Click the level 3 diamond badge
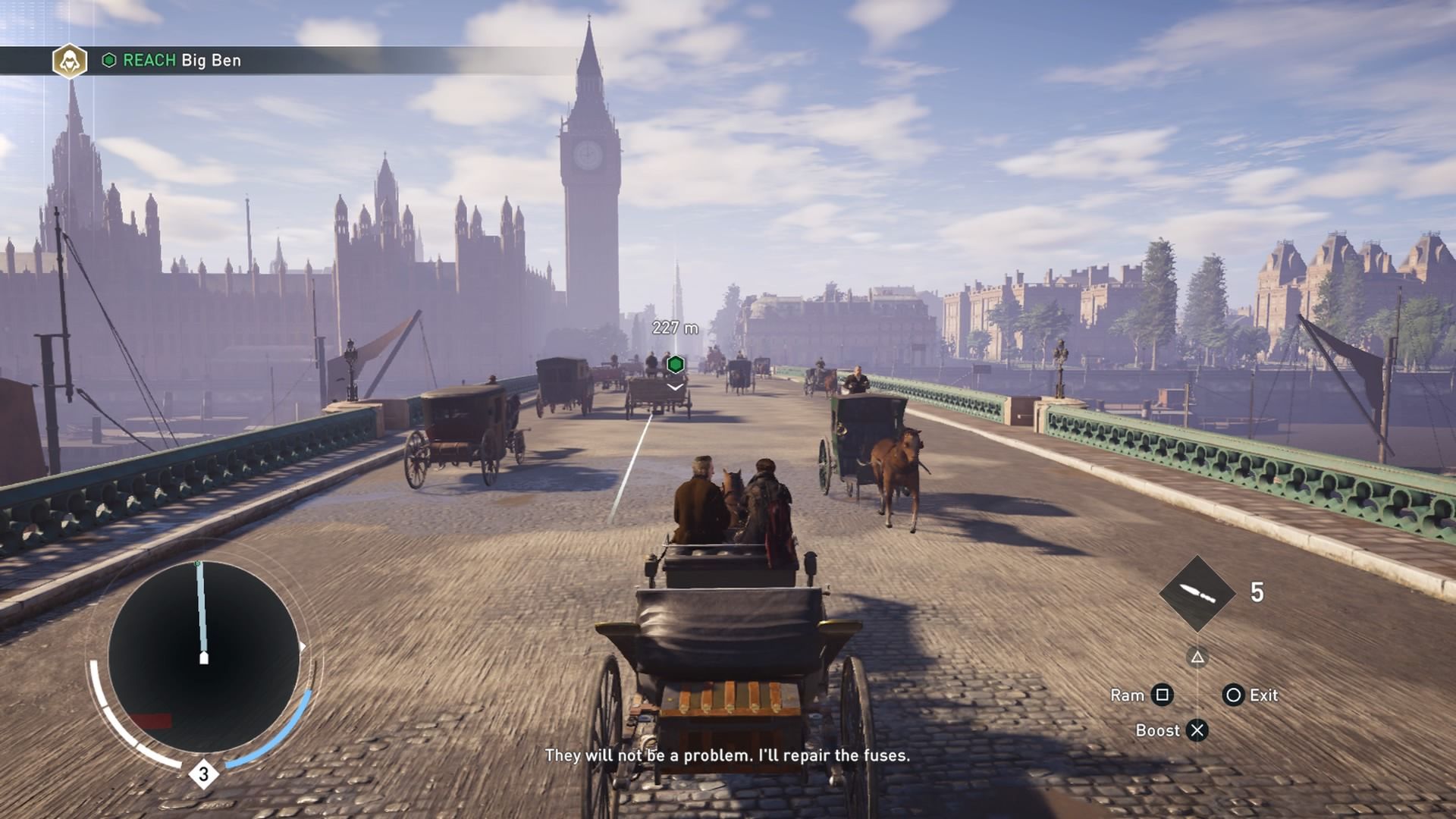1456x819 pixels. click(203, 774)
